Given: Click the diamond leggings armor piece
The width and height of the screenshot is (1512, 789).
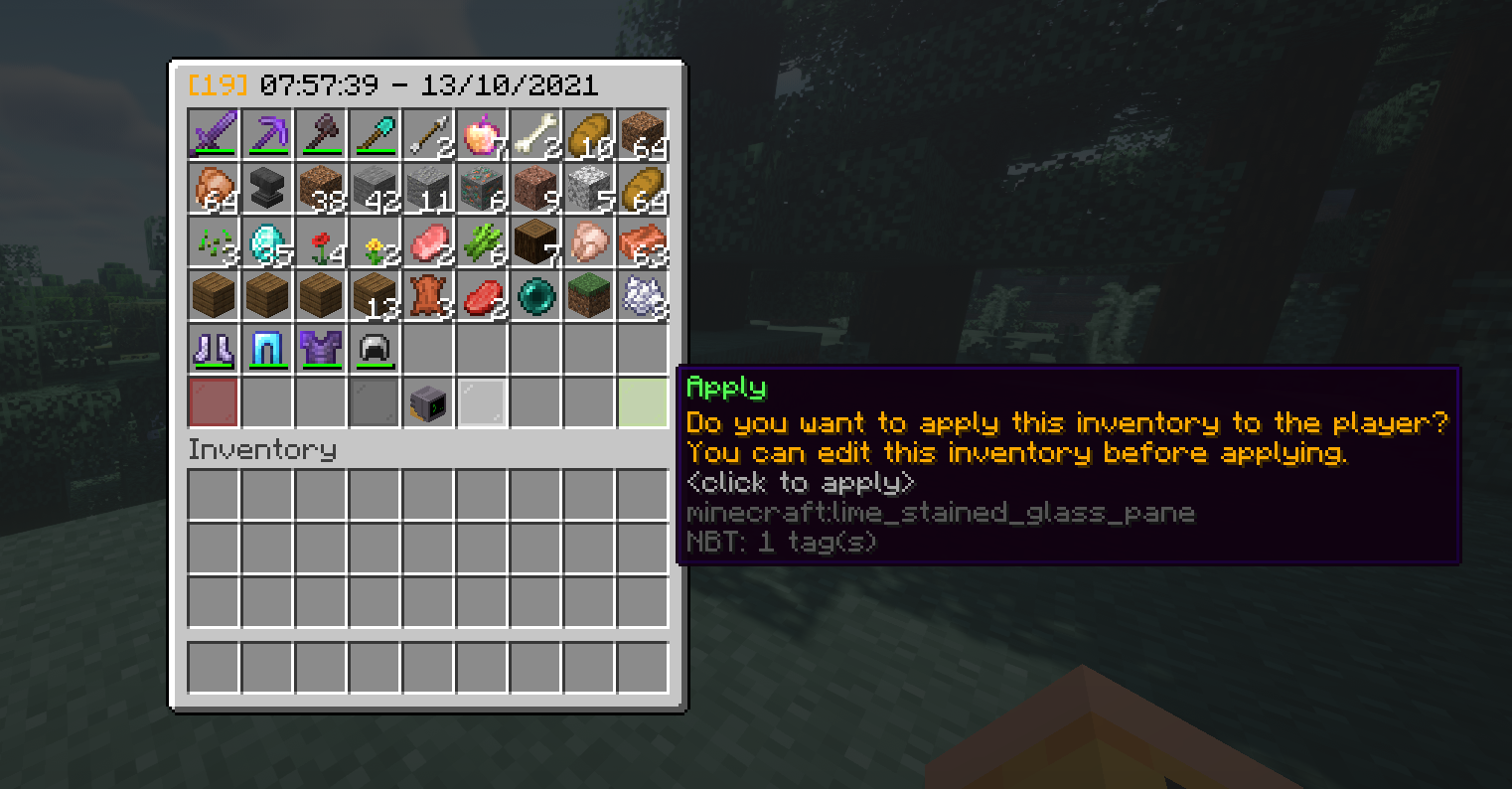Looking at the screenshot, I should [x=267, y=350].
